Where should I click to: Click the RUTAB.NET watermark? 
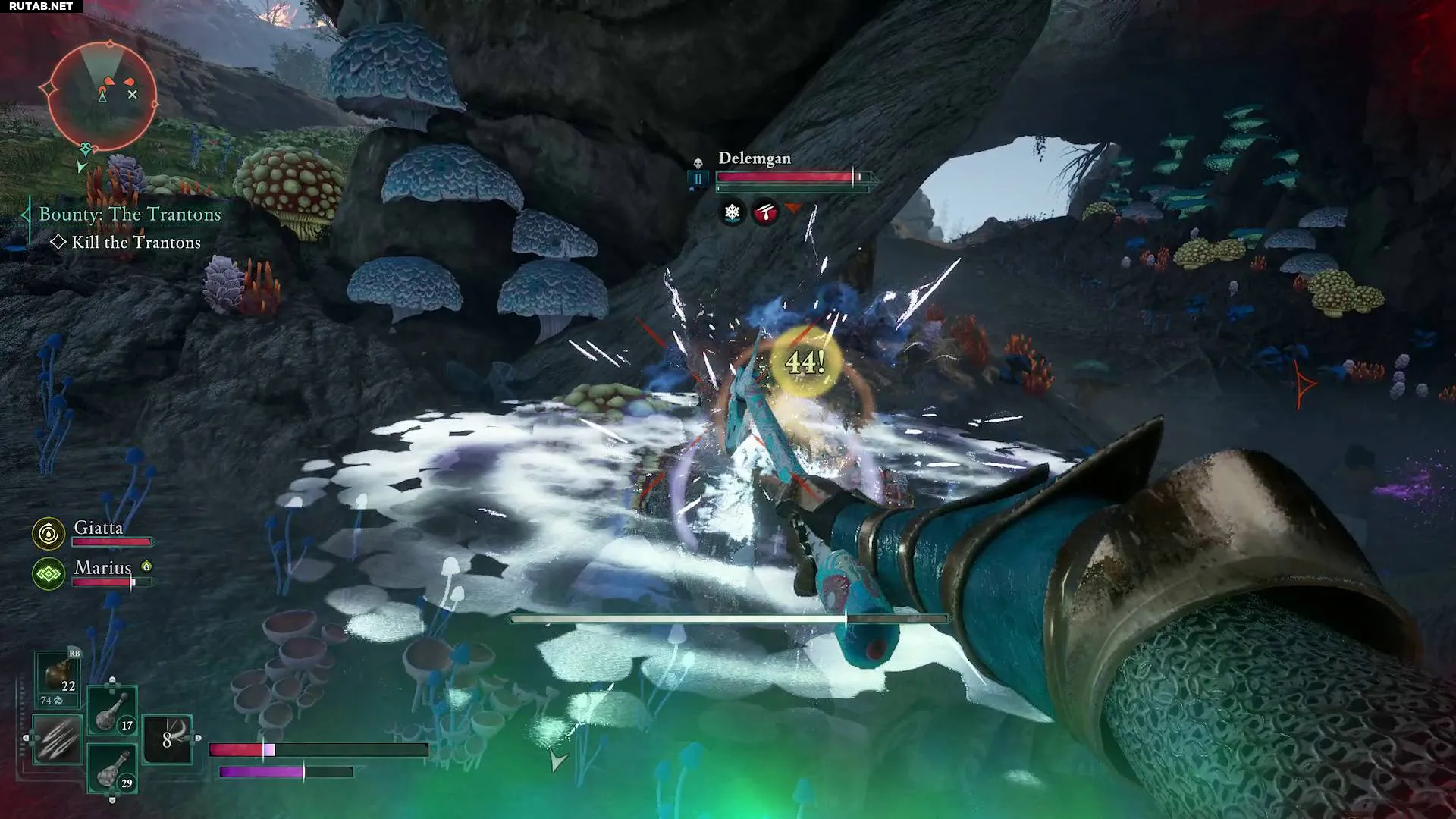(41, 6)
